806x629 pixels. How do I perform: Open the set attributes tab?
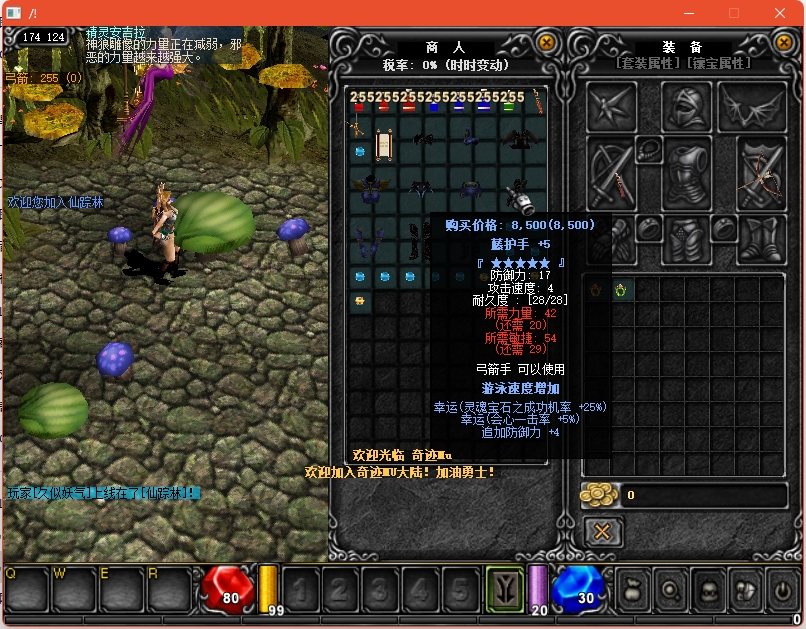coord(649,63)
